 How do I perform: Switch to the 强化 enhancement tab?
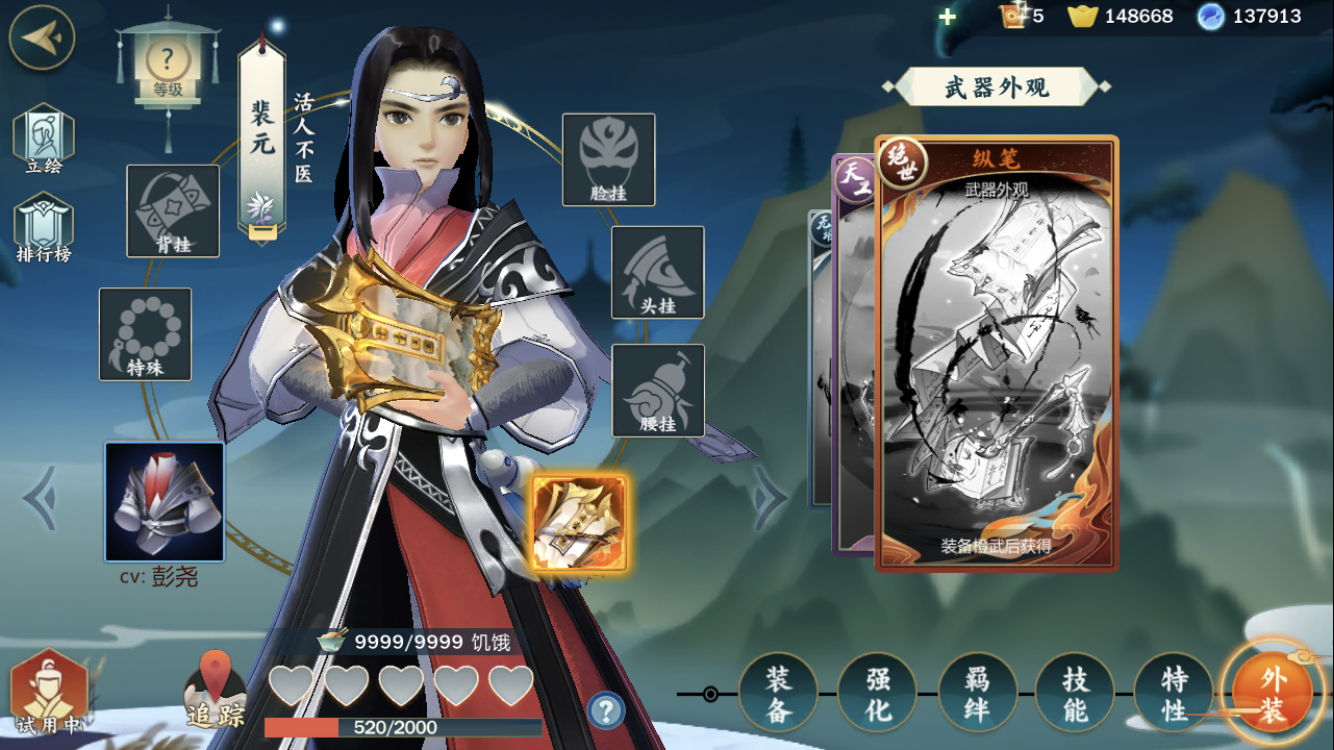point(877,692)
